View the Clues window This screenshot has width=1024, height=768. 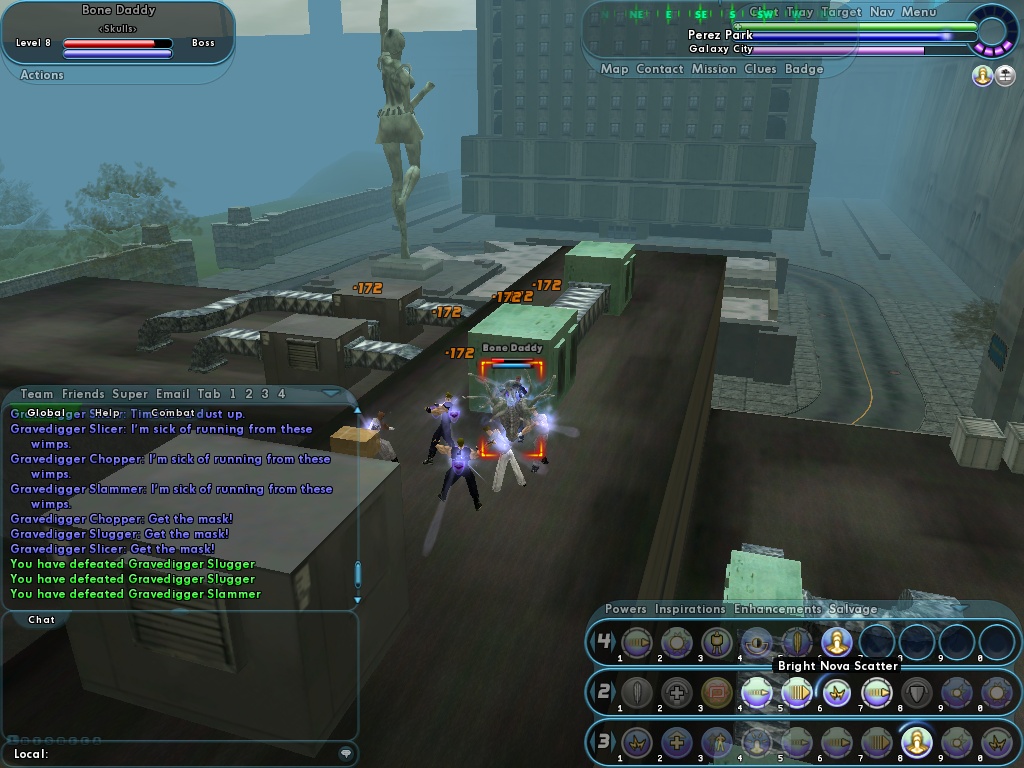(x=760, y=69)
